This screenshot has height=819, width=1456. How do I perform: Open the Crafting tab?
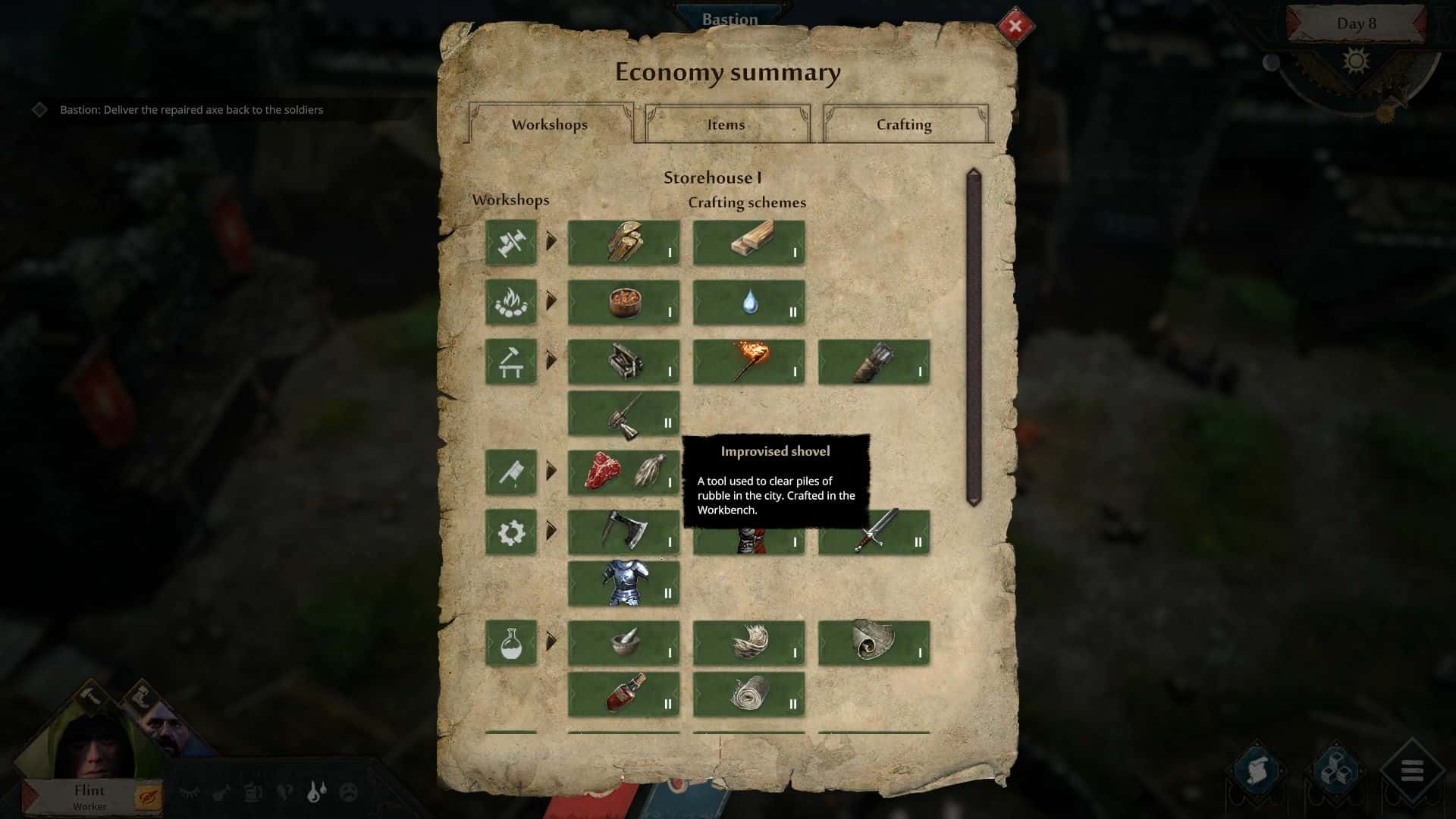coord(905,124)
